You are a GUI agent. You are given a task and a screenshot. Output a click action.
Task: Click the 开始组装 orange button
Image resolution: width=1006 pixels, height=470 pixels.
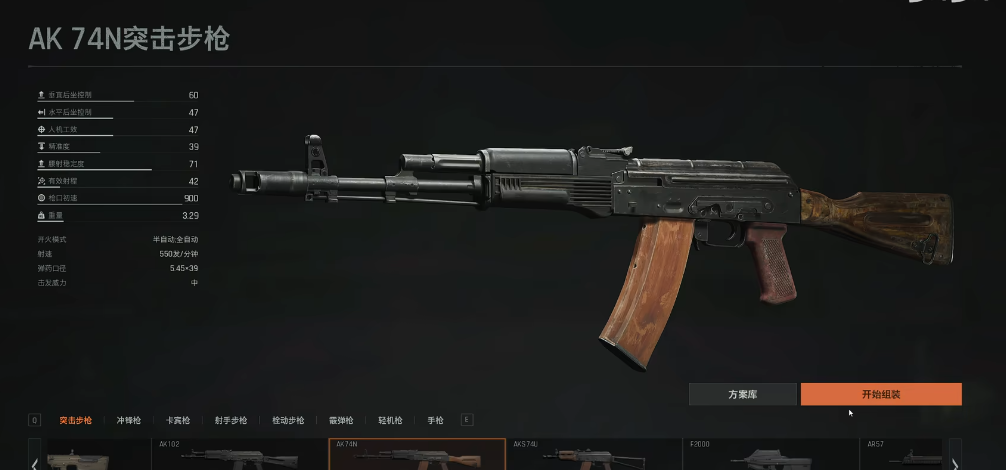tap(881, 394)
